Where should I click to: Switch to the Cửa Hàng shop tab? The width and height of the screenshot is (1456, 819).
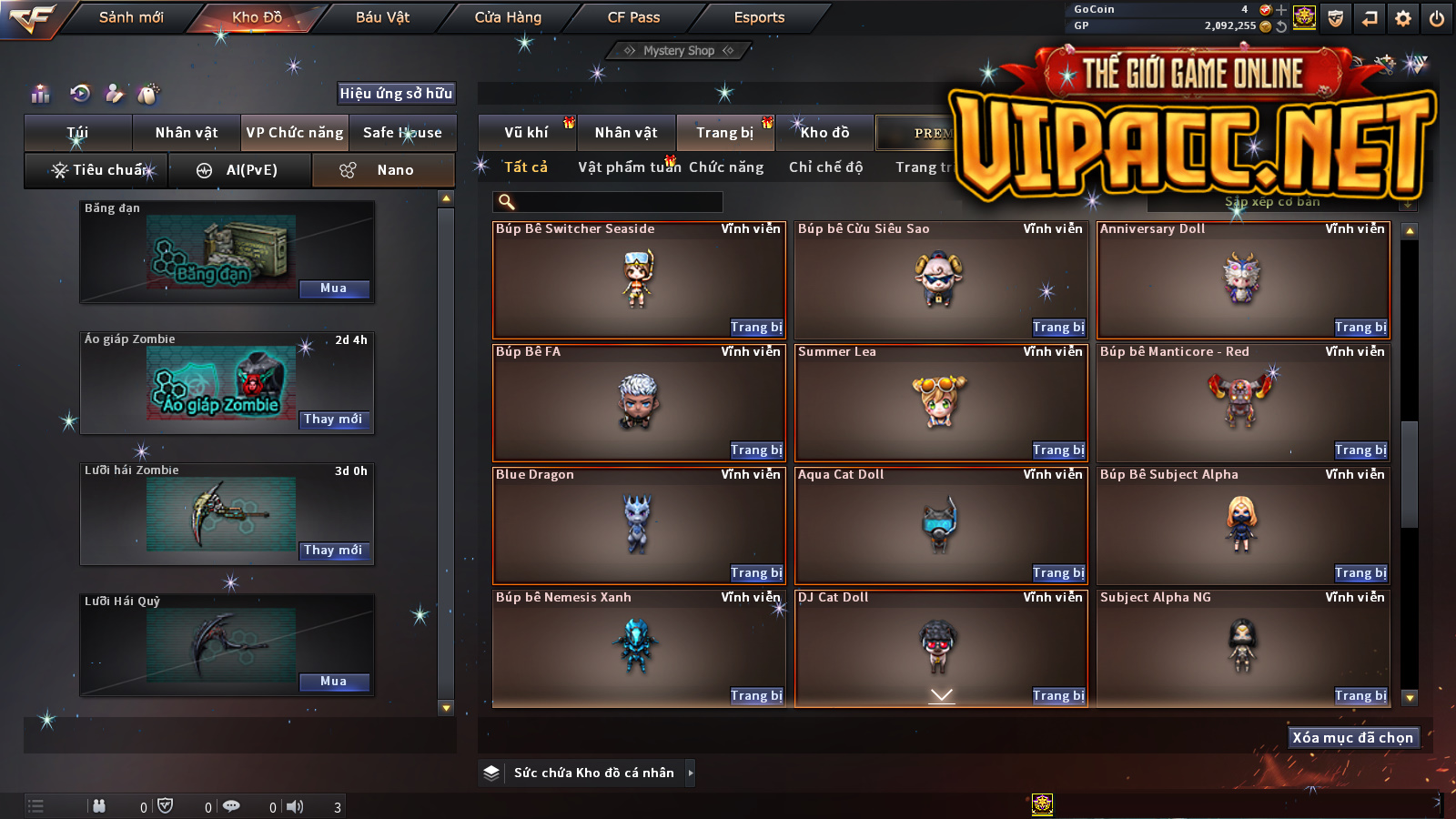pos(508,17)
